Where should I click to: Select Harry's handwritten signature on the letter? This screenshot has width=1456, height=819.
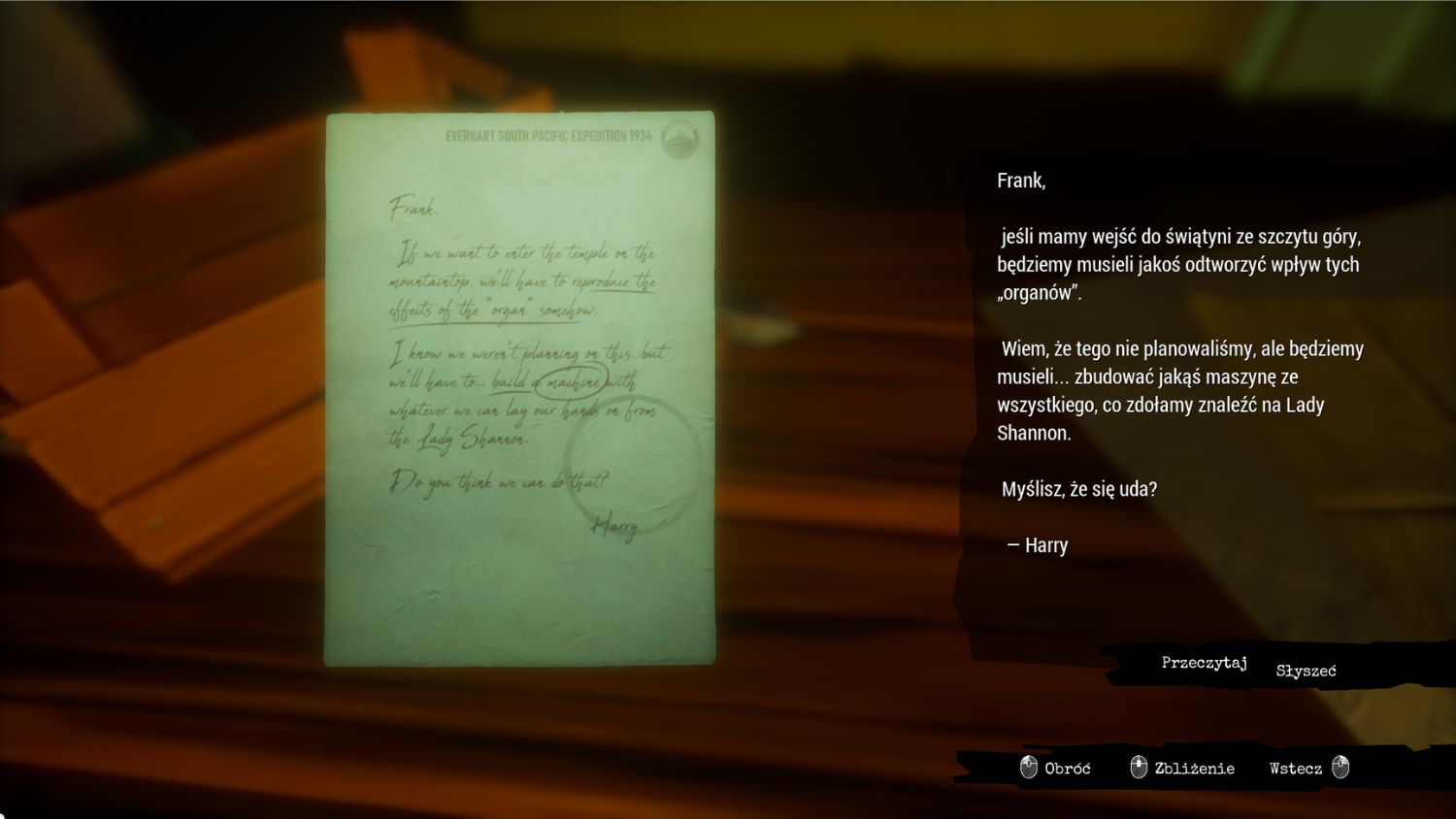[x=614, y=527]
